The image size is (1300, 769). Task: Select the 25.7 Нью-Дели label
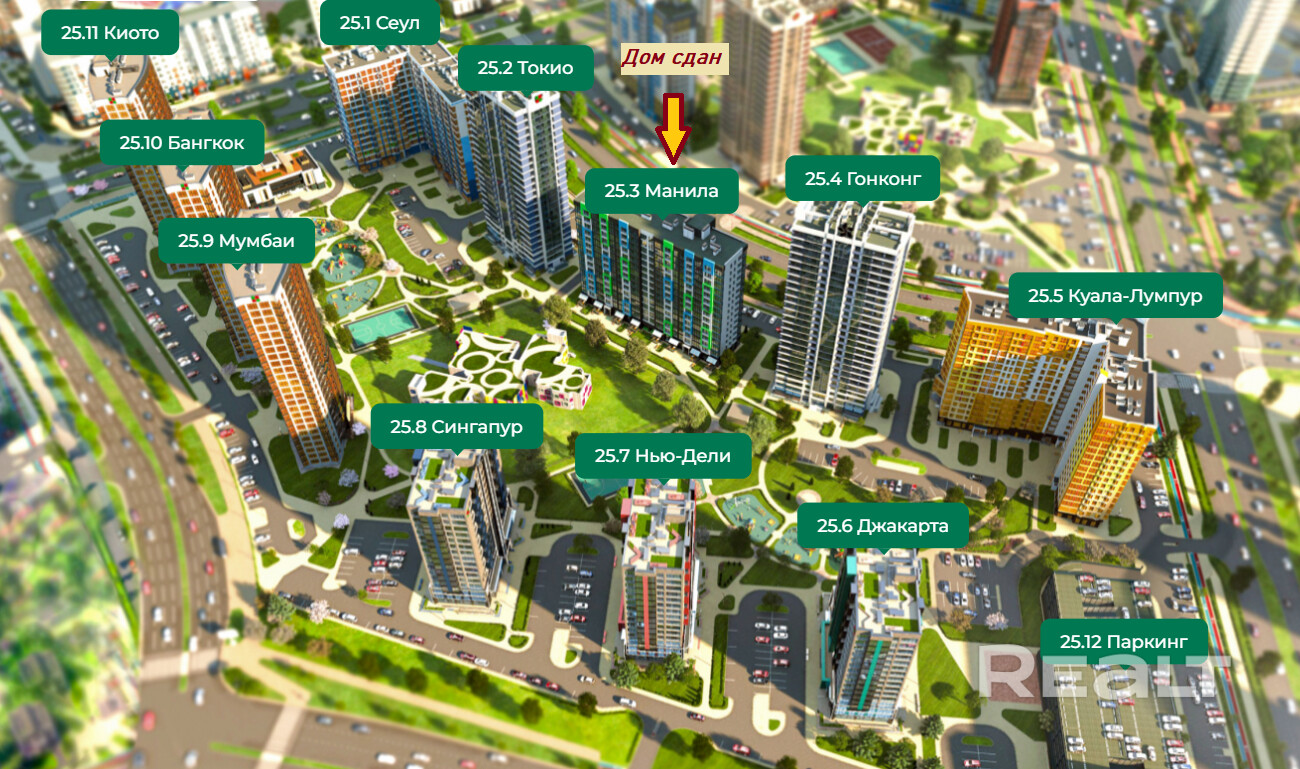click(x=662, y=456)
